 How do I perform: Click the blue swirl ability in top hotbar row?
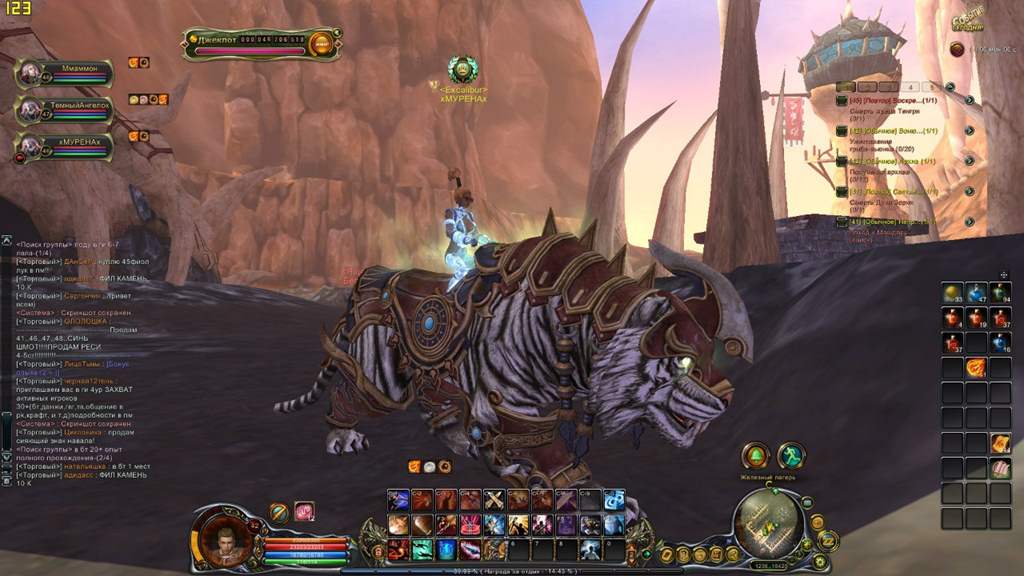tap(614, 500)
